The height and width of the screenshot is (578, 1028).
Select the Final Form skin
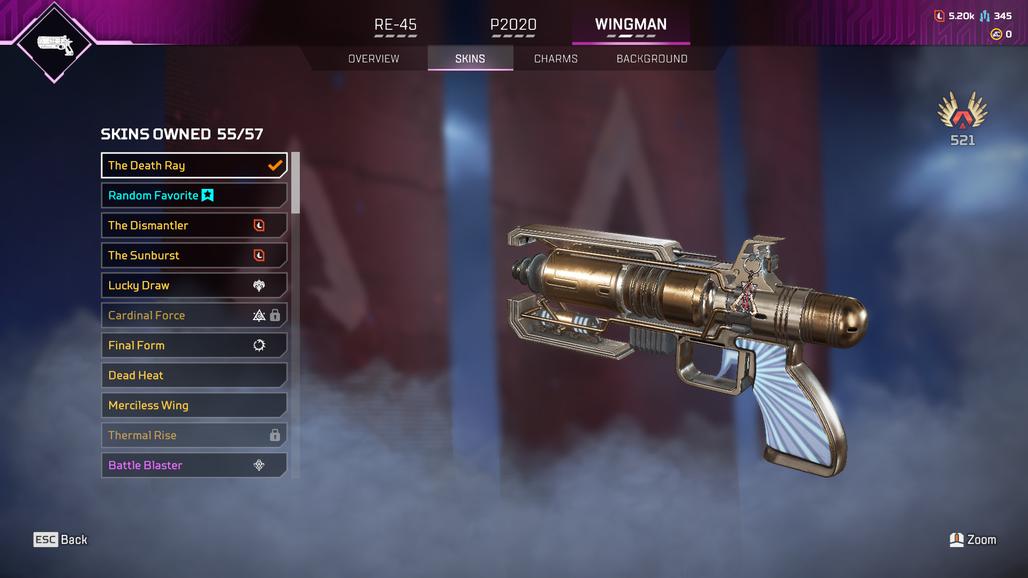click(x=194, y=346)
